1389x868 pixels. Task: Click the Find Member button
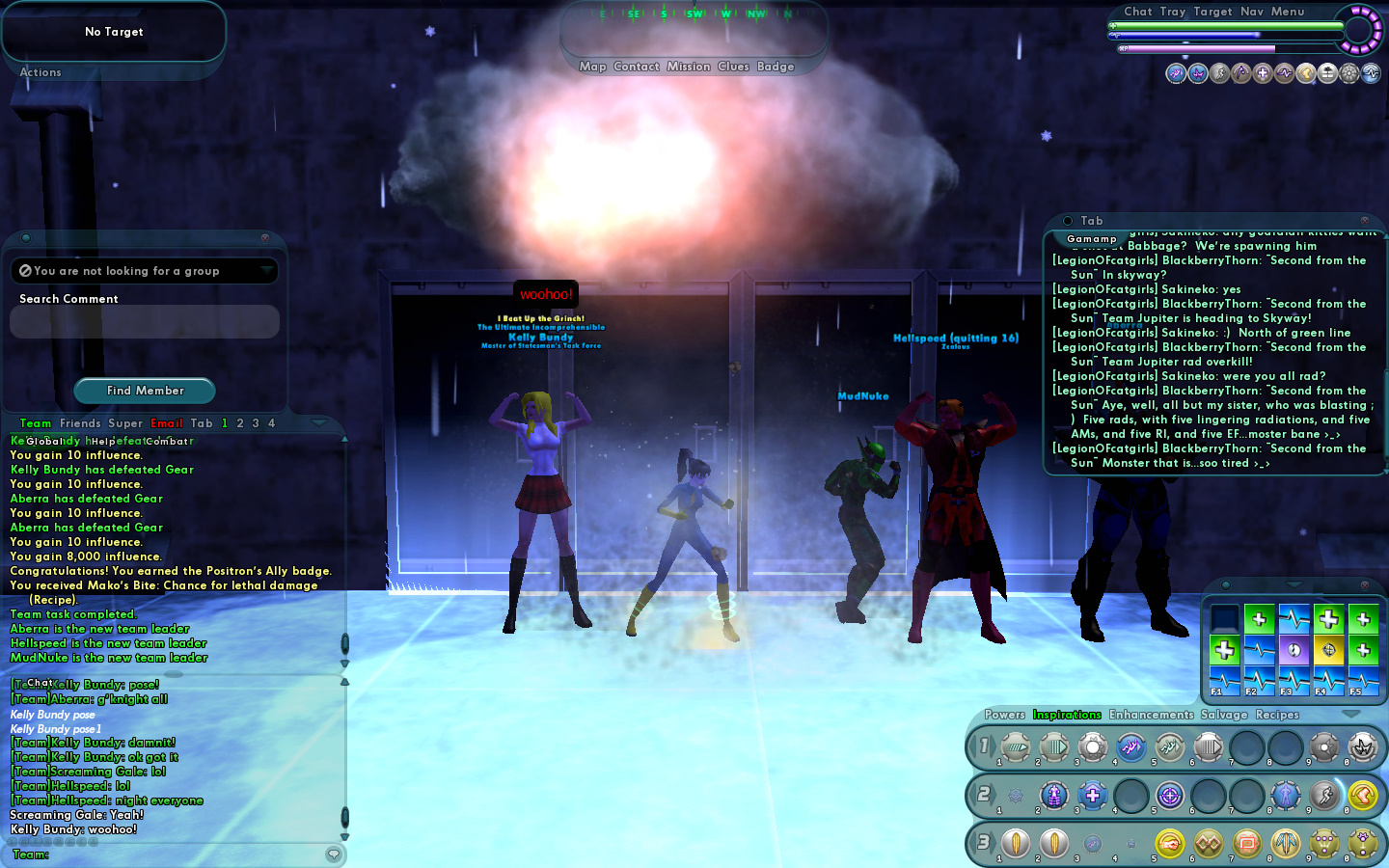[x=145, y=391]
